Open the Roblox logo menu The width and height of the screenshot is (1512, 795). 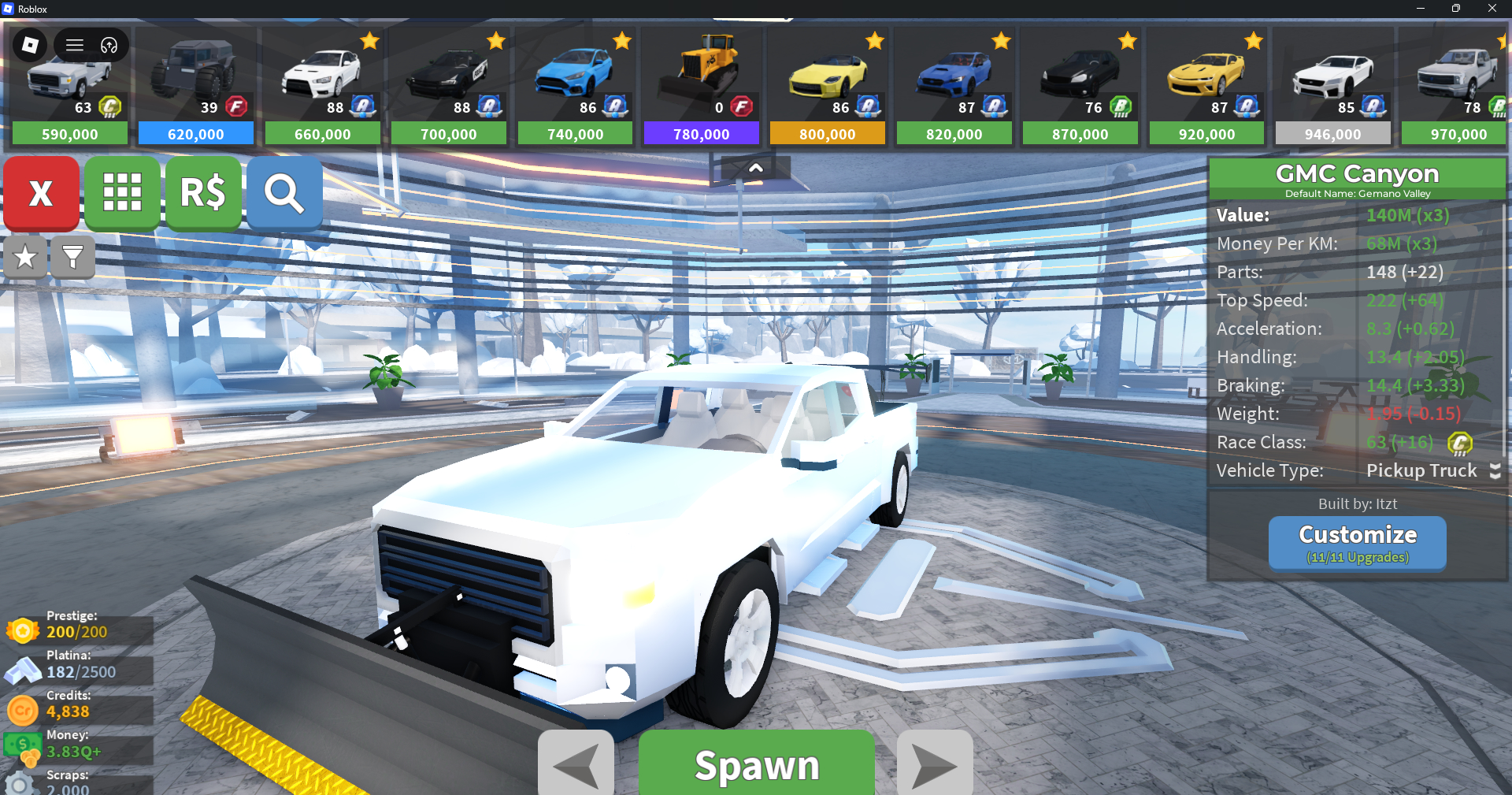pyautogui.click(x=30, y=45)
